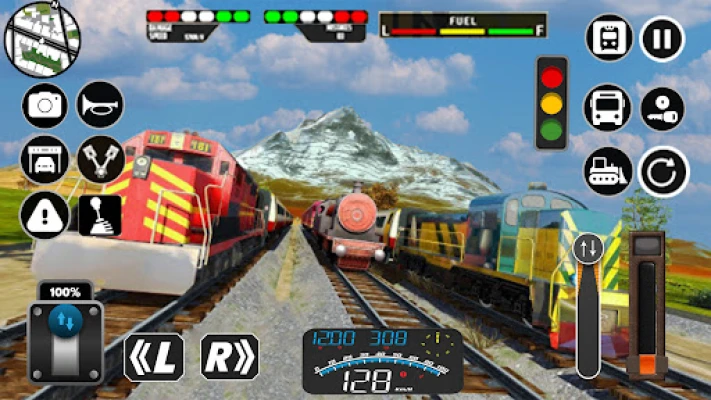Open the circular minimap

click(42, 38)
